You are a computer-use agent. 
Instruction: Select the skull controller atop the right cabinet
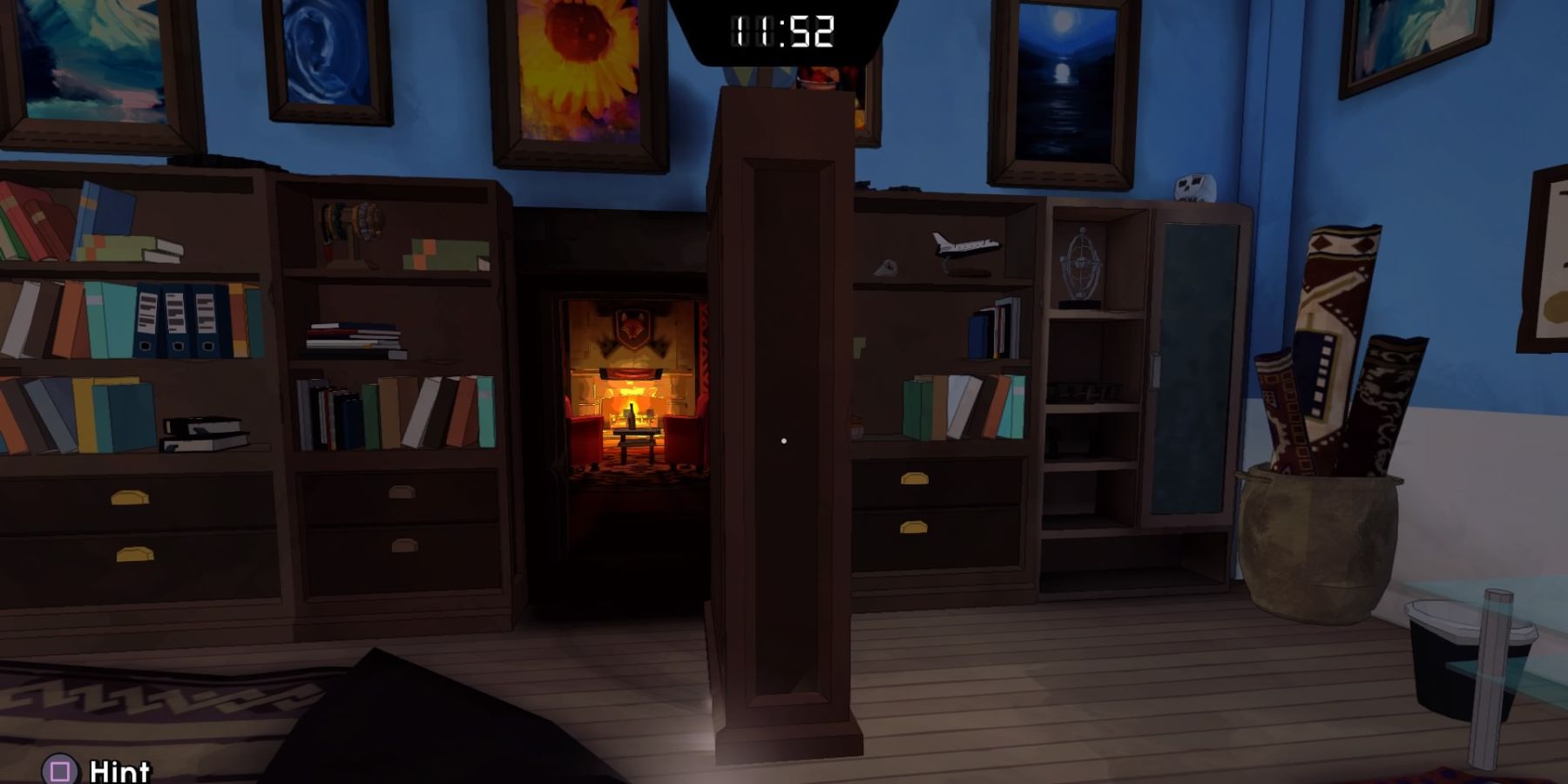(x=1197, y=187)
